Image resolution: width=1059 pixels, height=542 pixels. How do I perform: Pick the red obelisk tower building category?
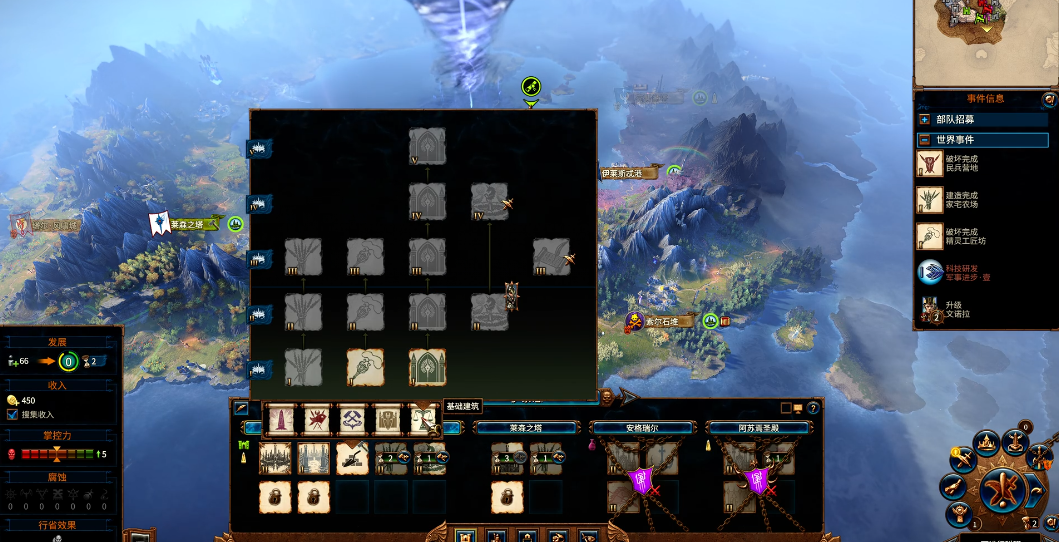pyautogui.click(x=281, y=420)
